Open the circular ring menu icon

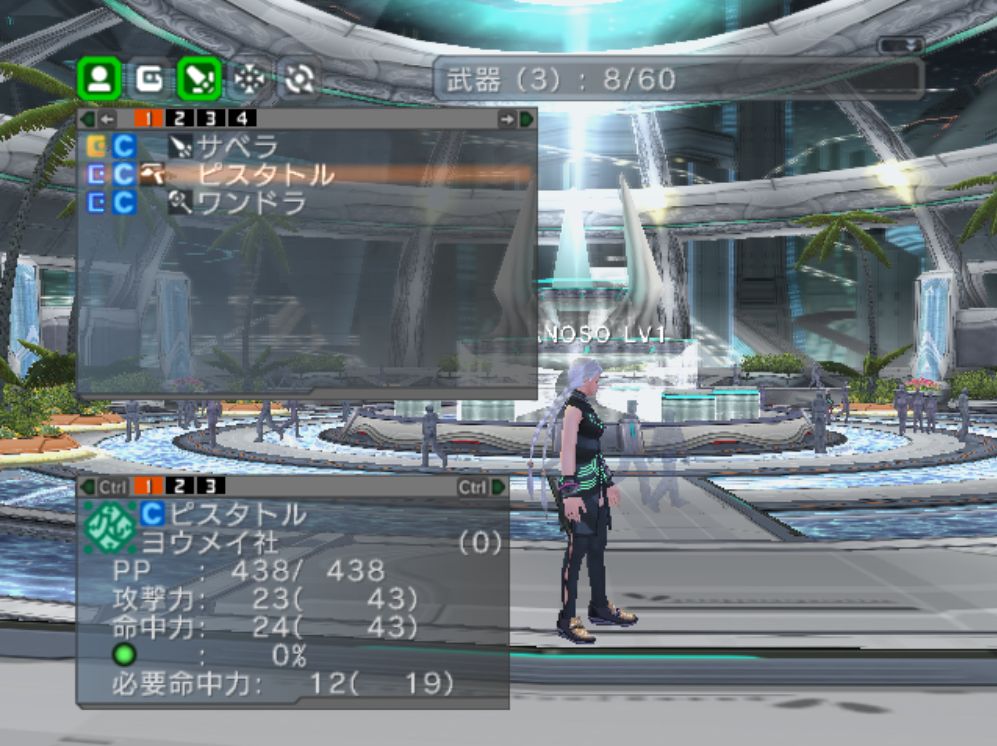[296, 79]
